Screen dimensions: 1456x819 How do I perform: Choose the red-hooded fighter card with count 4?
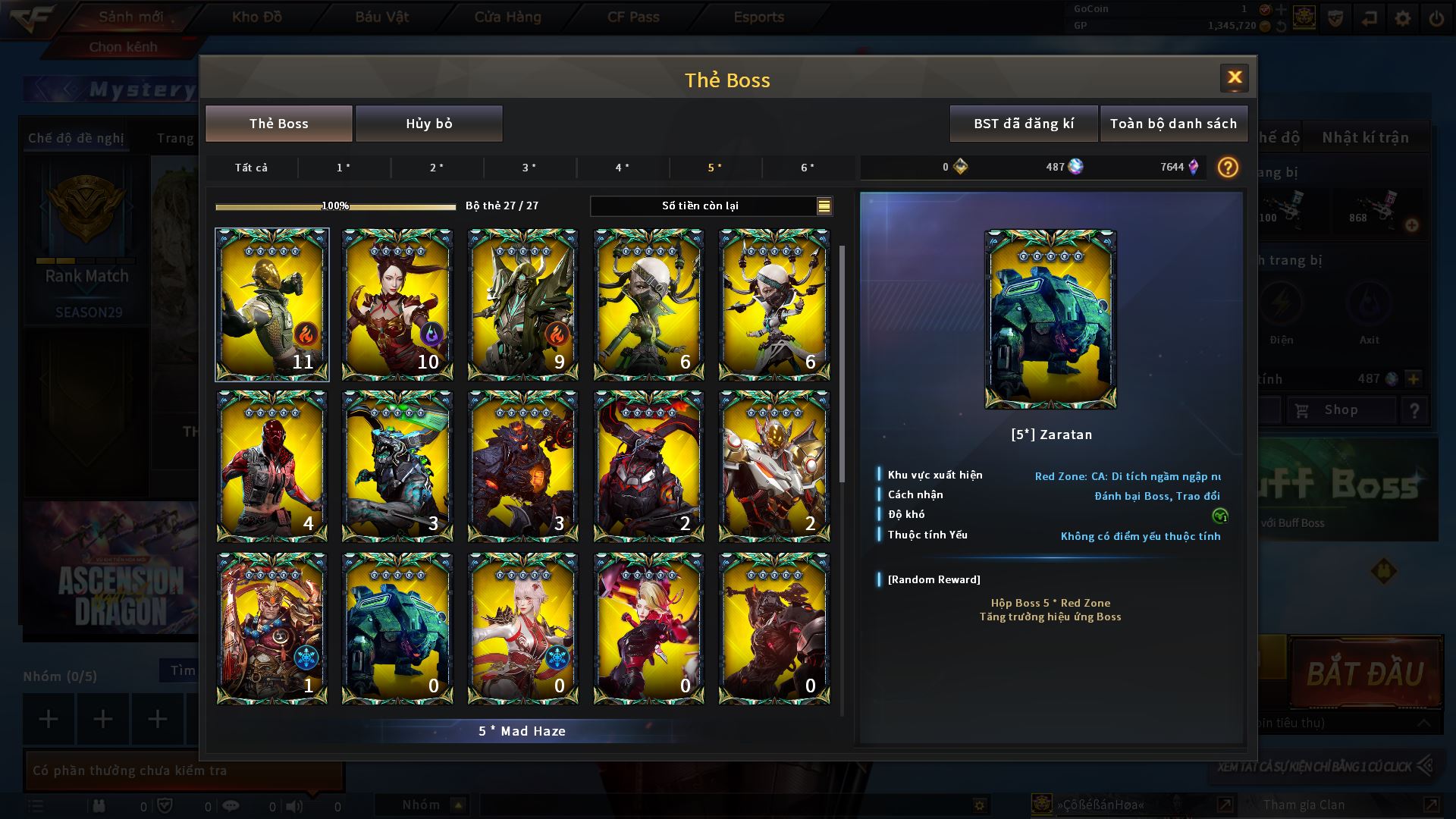272,466
